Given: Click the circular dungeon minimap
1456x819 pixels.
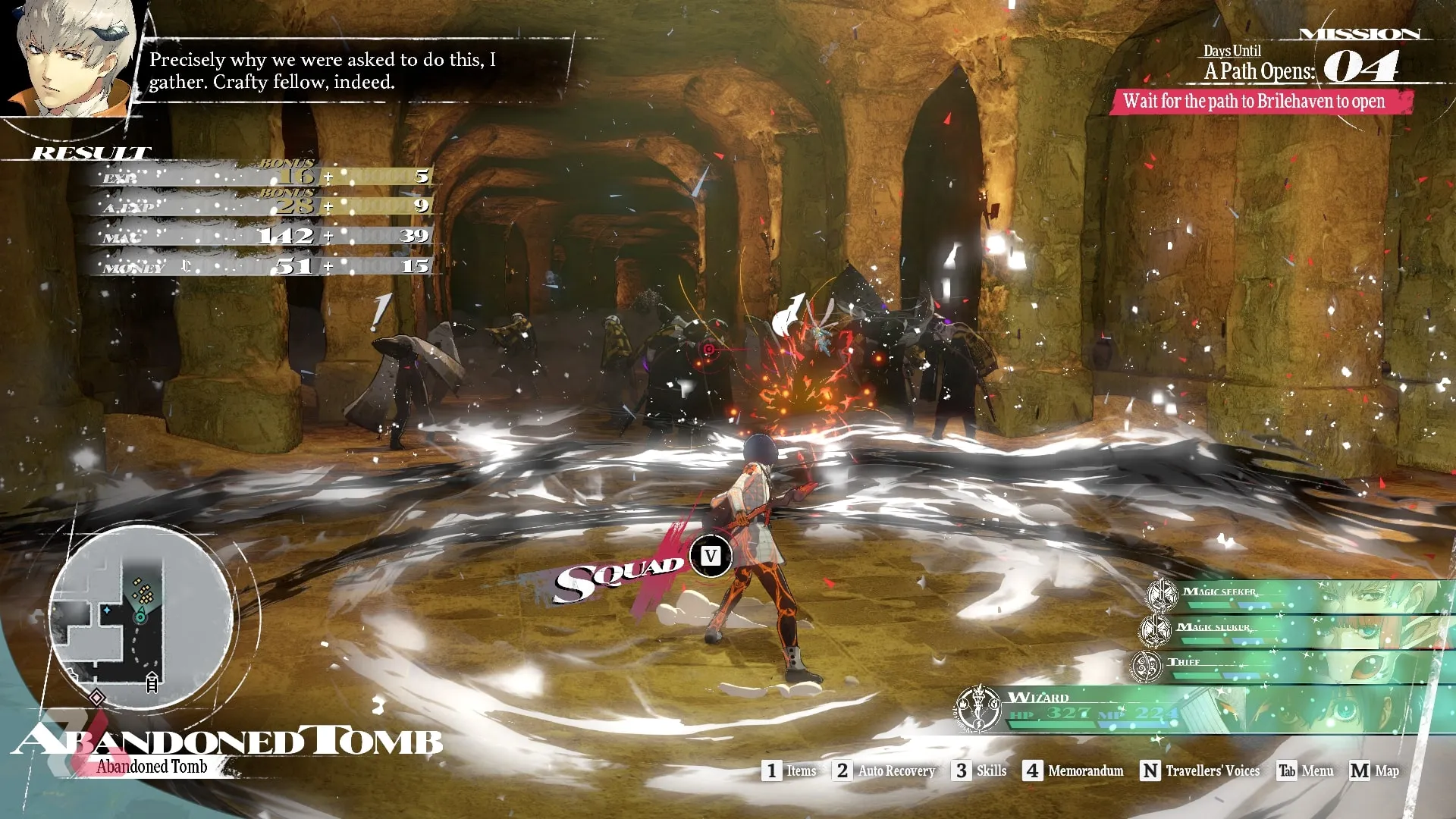Looking at the screenshot, I should (x=141, y=616).
